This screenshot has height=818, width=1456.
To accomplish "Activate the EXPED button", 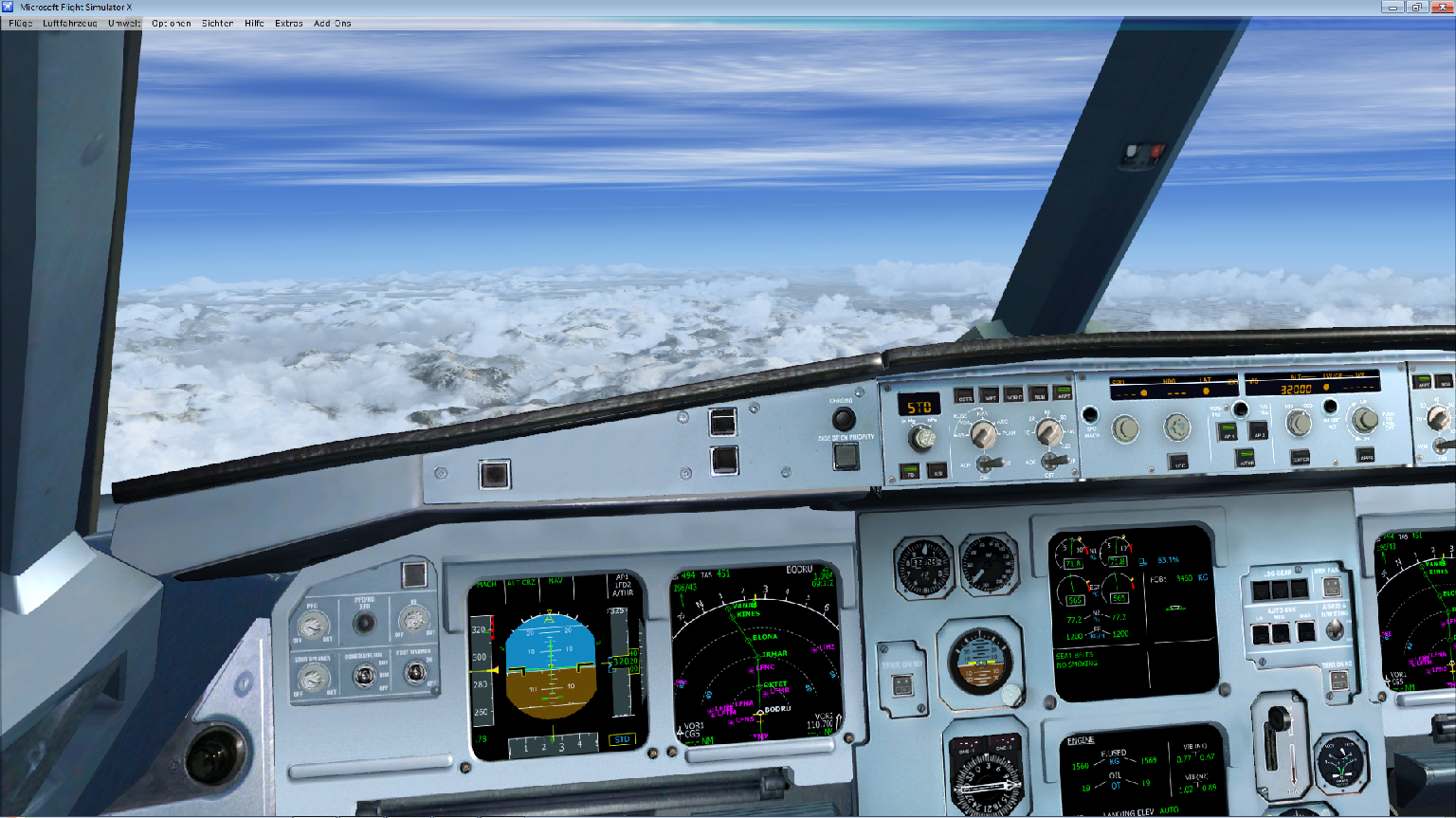I will pos(1301,458).
